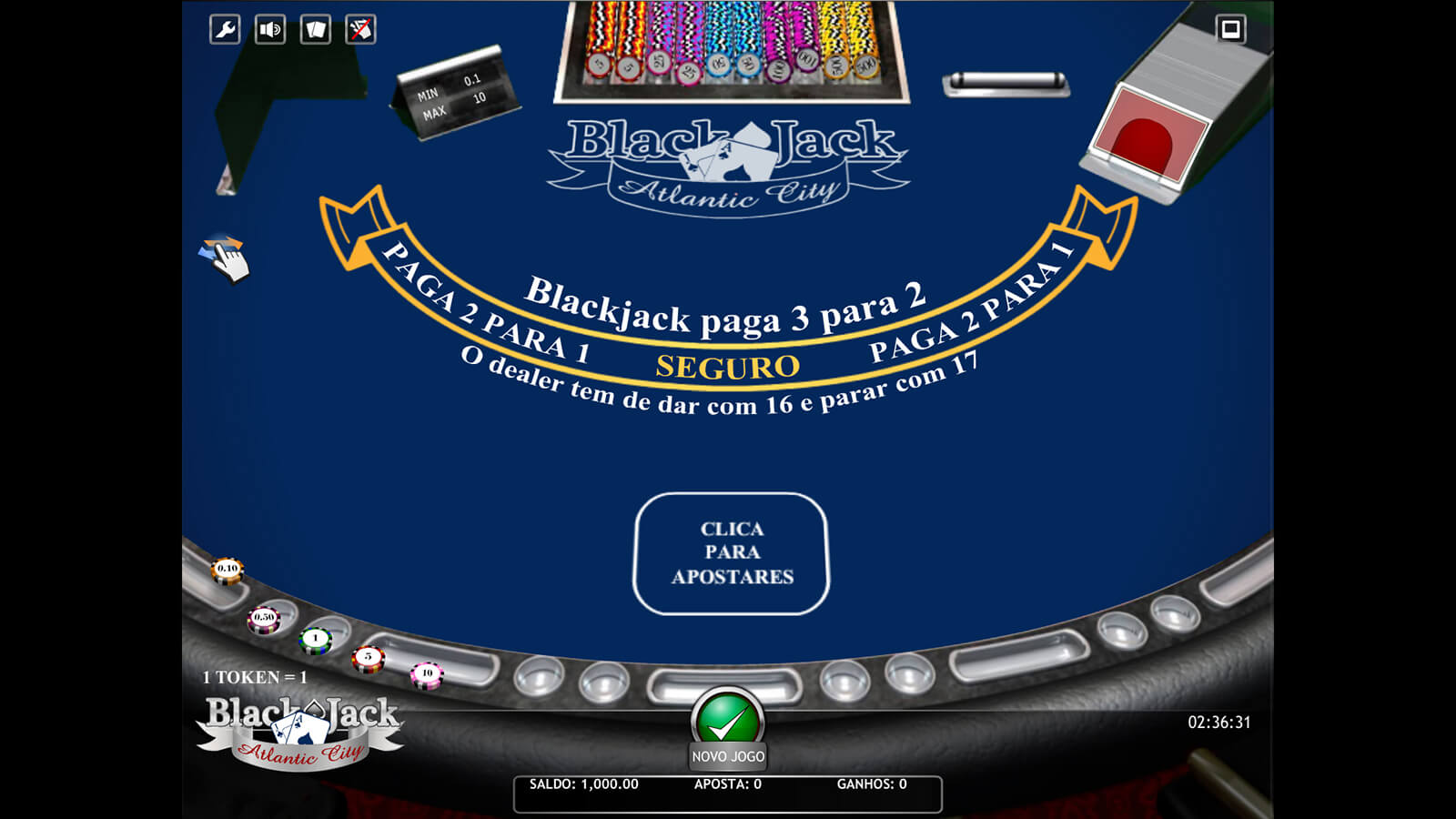The height and width of the screenshot is (819, 1456).
Task: Click the crossed-out cards icon
Action: pos(360,30)
